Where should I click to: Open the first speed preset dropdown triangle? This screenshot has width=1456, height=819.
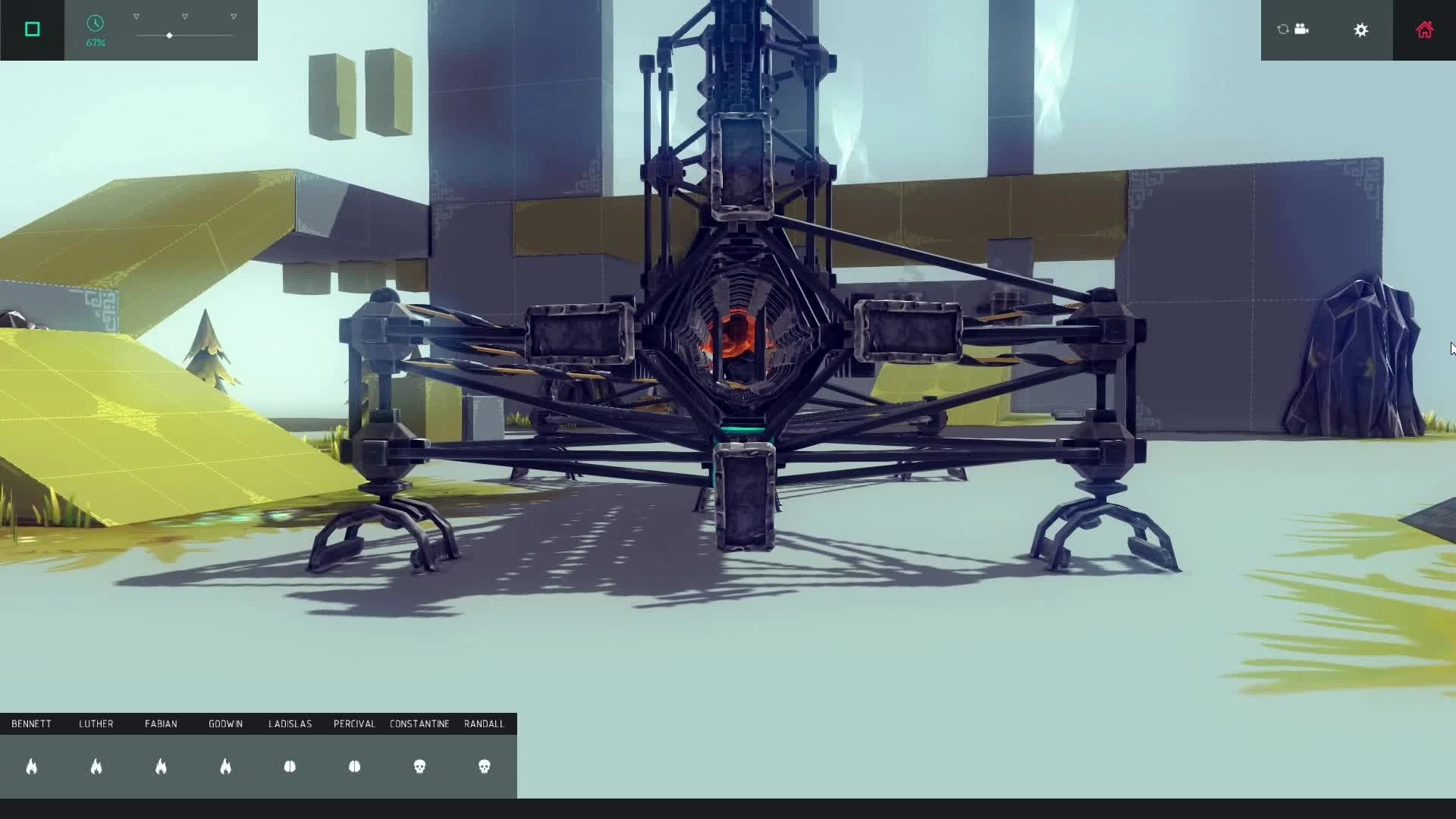(136, 14)
